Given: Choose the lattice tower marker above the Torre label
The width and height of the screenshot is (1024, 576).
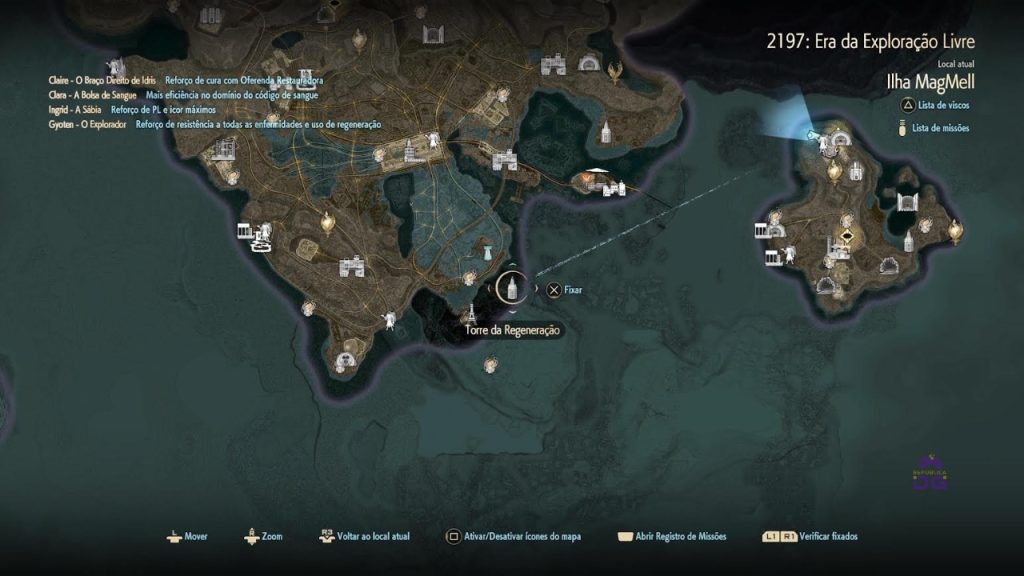Looking at the screenshot, I should pos(471,312).
